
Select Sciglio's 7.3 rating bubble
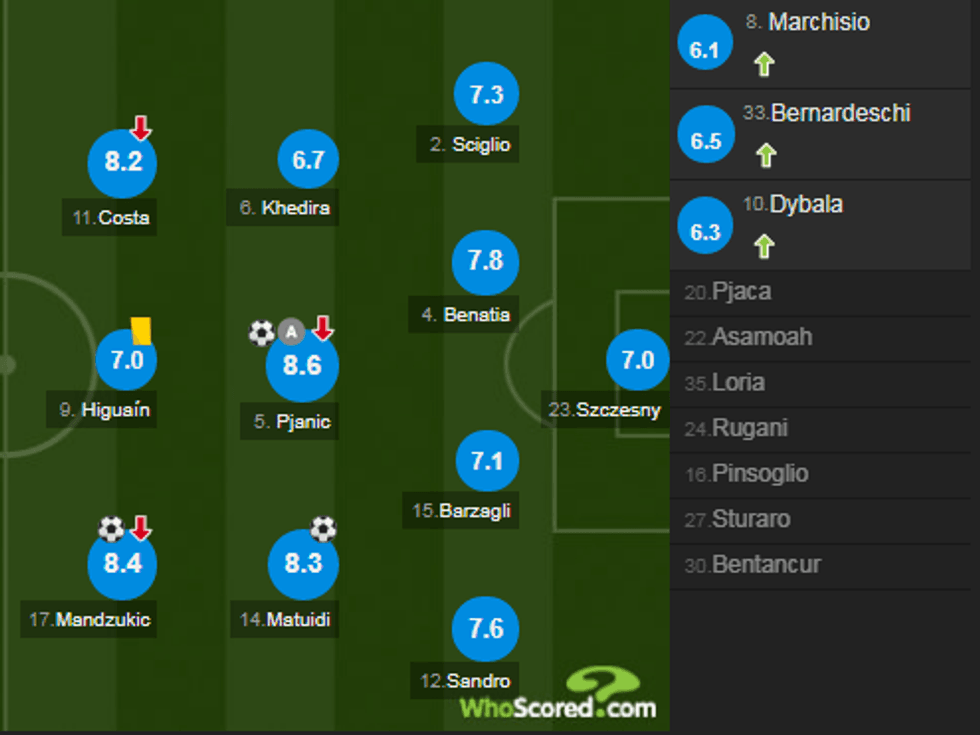tap(487, 95)
